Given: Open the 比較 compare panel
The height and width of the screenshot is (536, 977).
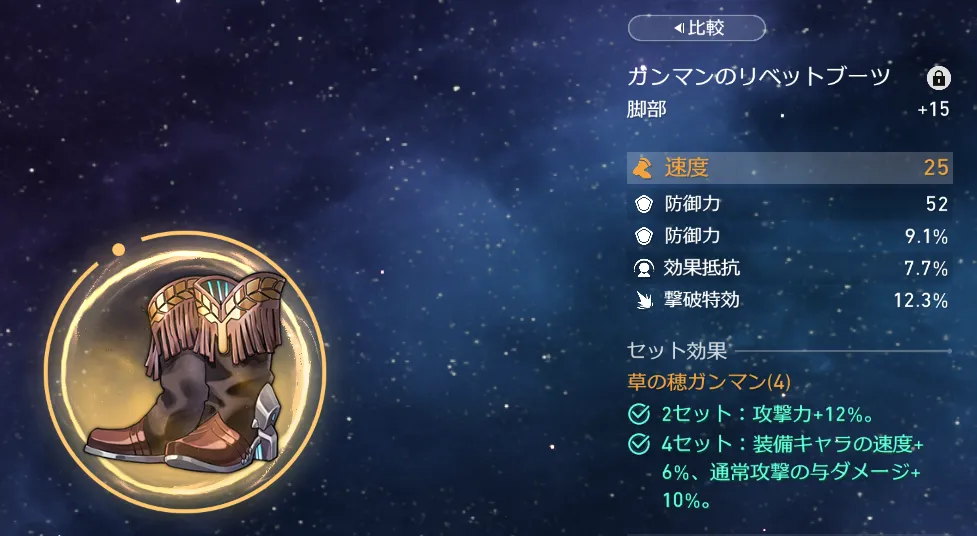Looking at the screenshot, I should coord(696,28).
